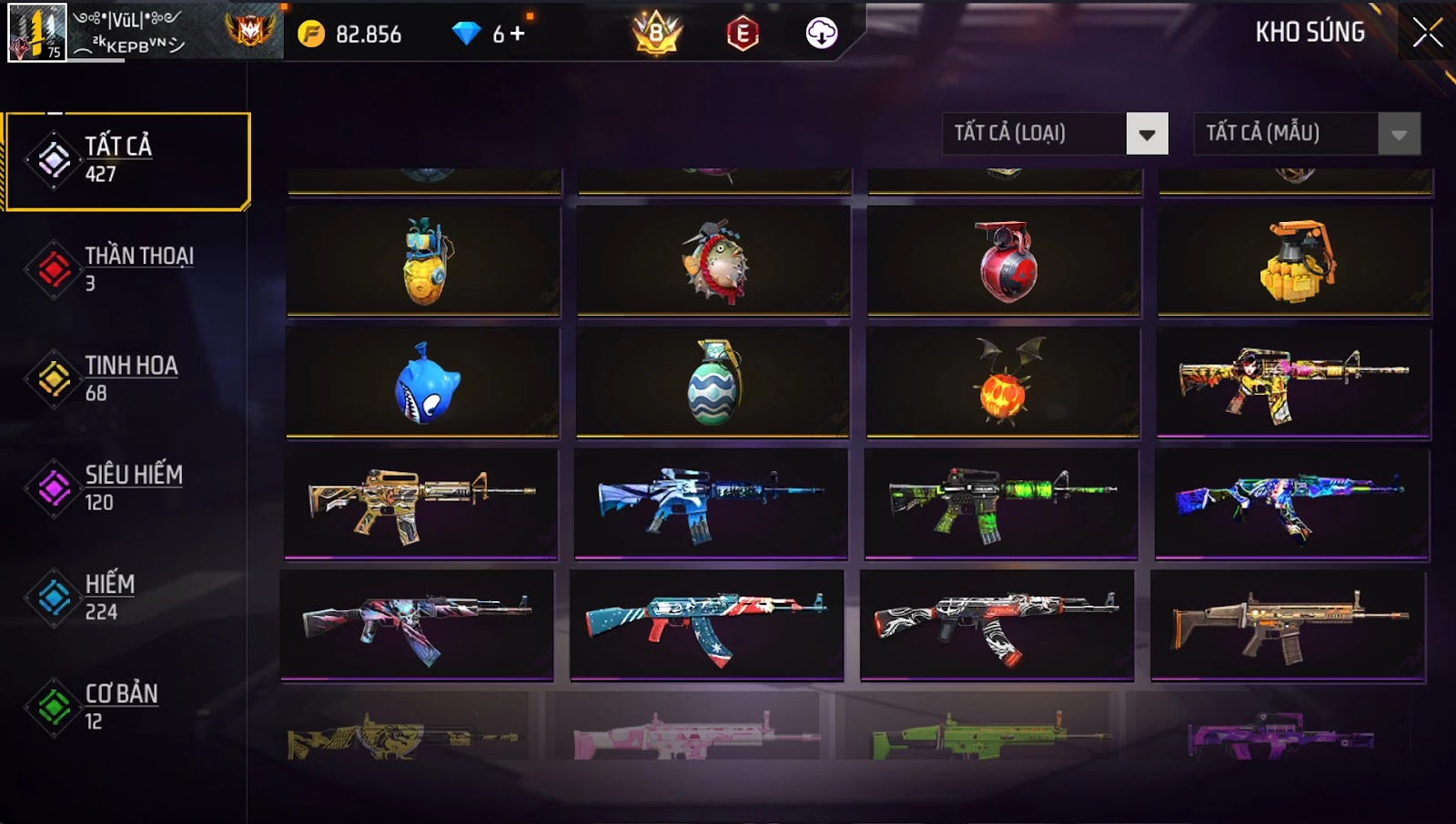Open the Tất Cả (Loại) type dropdown

pyautogui.click(x=1147, y=134)
